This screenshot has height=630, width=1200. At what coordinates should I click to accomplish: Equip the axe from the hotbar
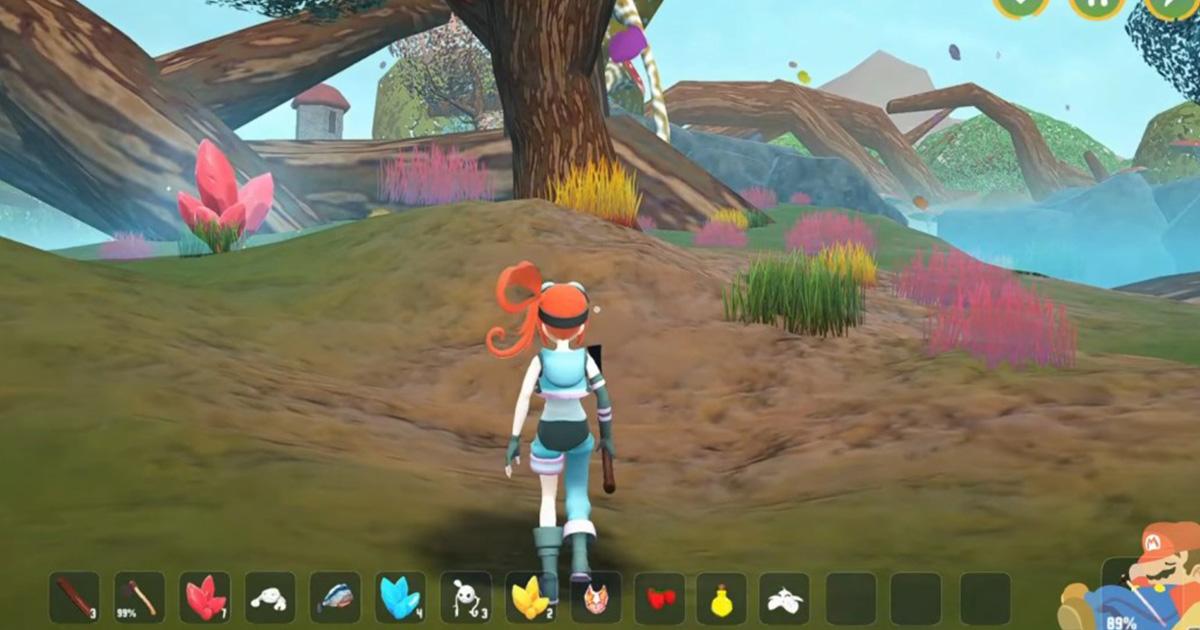pos(140,597)
